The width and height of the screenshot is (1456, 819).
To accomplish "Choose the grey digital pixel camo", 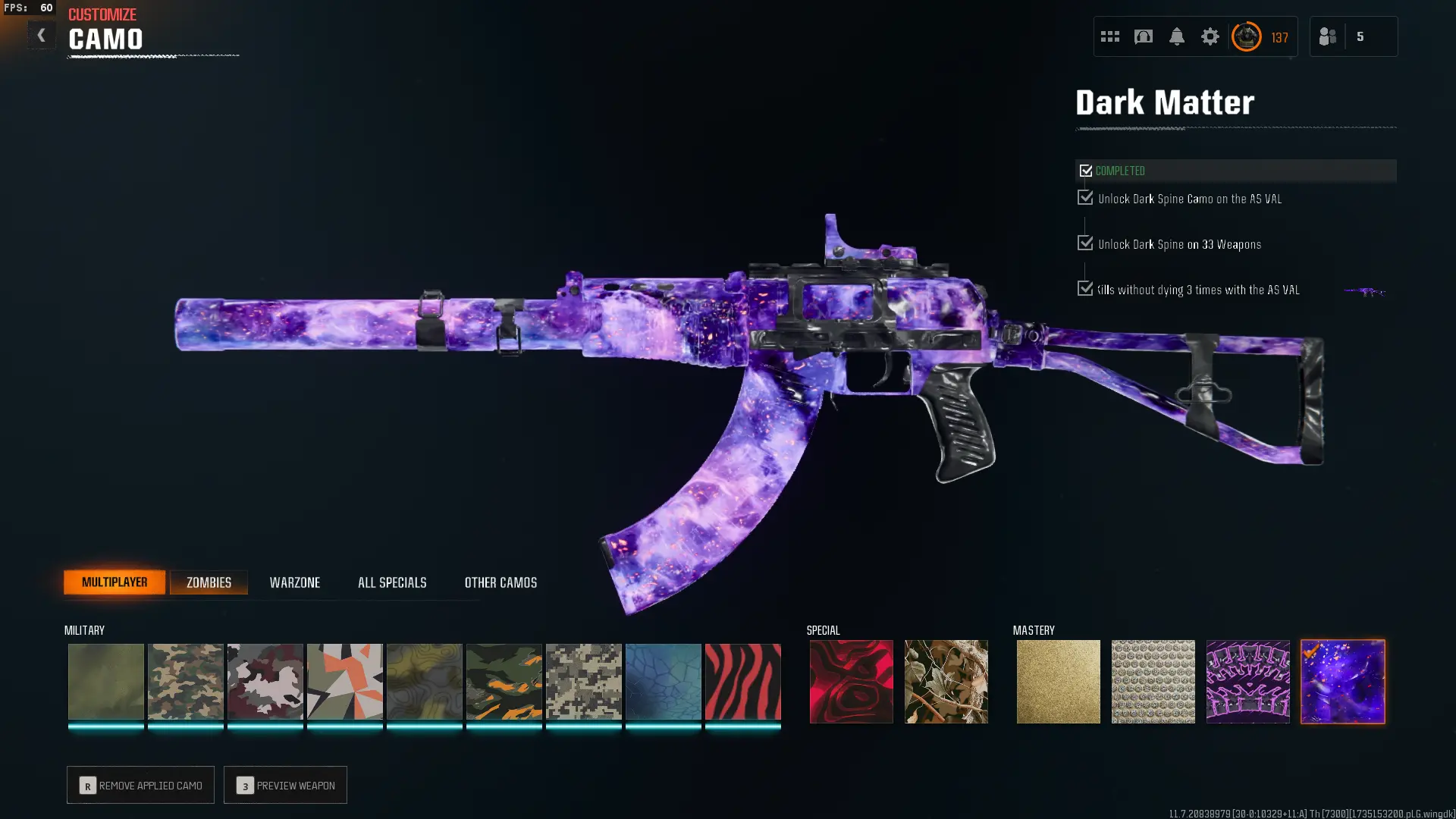I will pyautogui.click(x=583, y=681).
